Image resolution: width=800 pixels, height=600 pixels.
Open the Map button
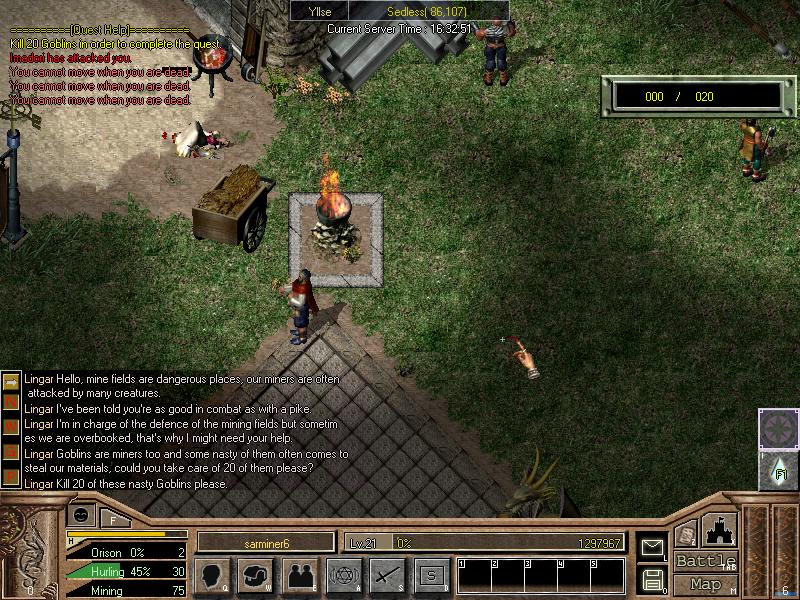[705, 584]
